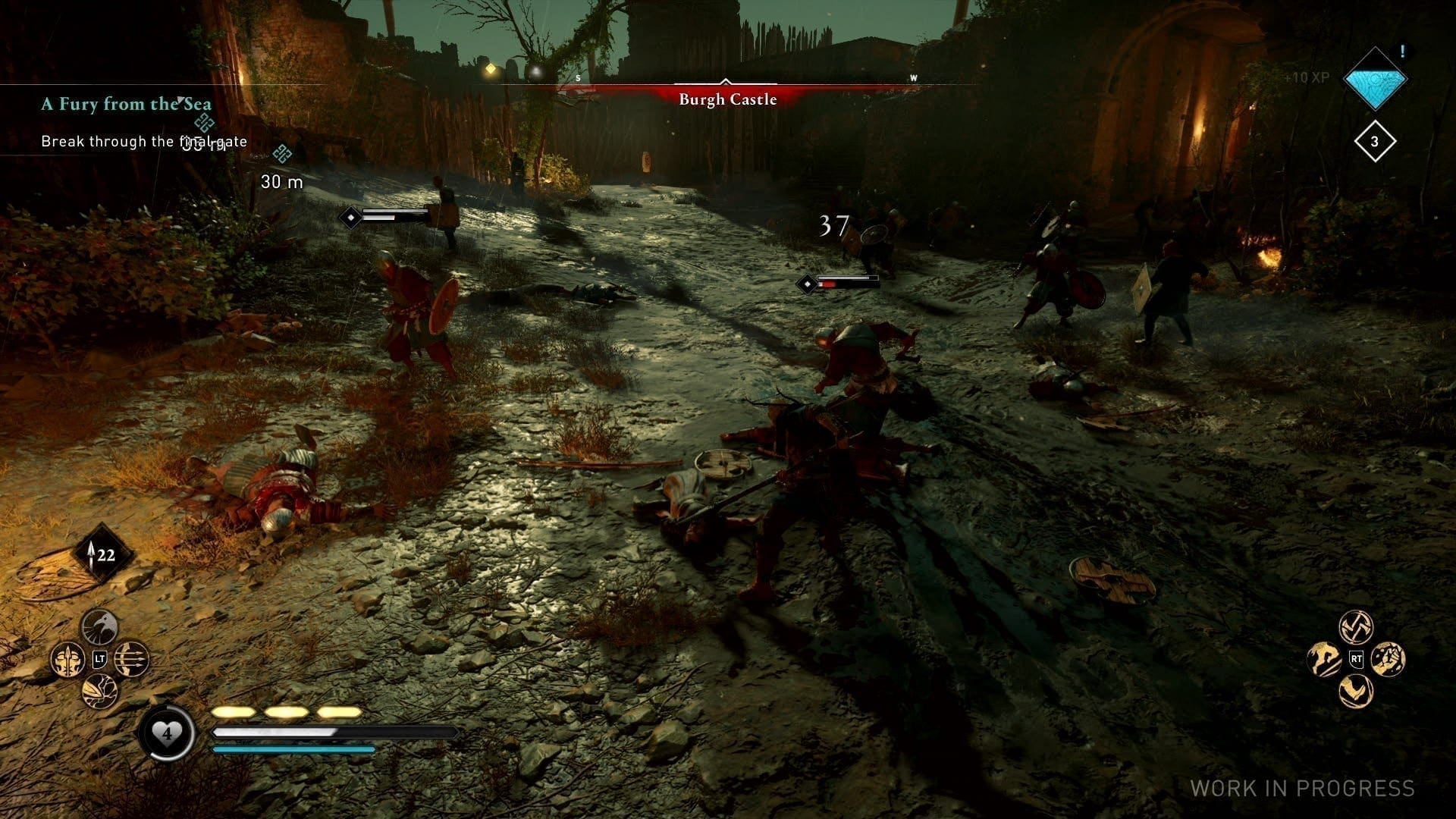Trigger the leaping warrior melee ability
1456x819 pixels.
click(1324, 658)
